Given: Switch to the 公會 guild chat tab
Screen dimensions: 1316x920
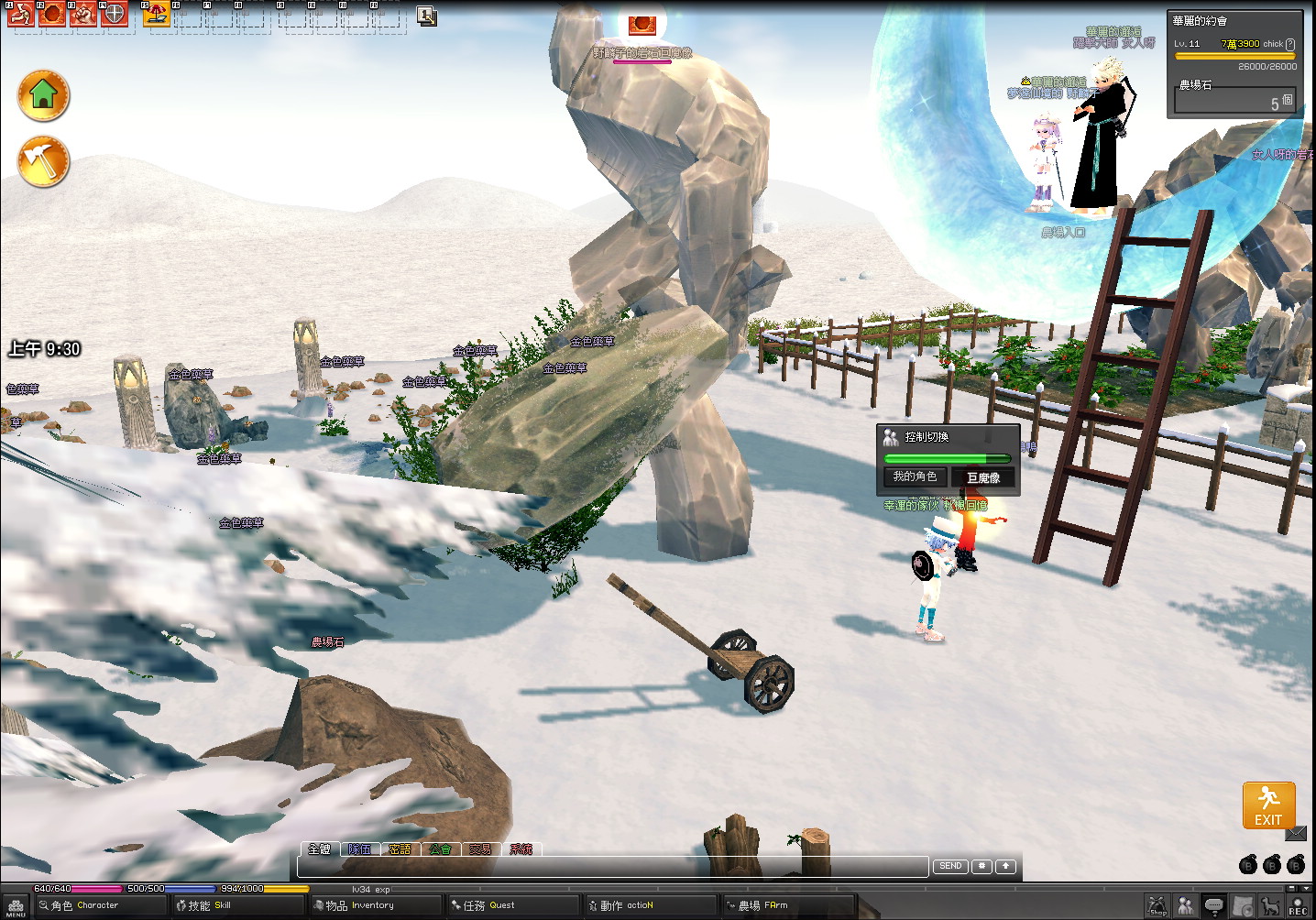Looking at the screenshot, I should [440, 849].
